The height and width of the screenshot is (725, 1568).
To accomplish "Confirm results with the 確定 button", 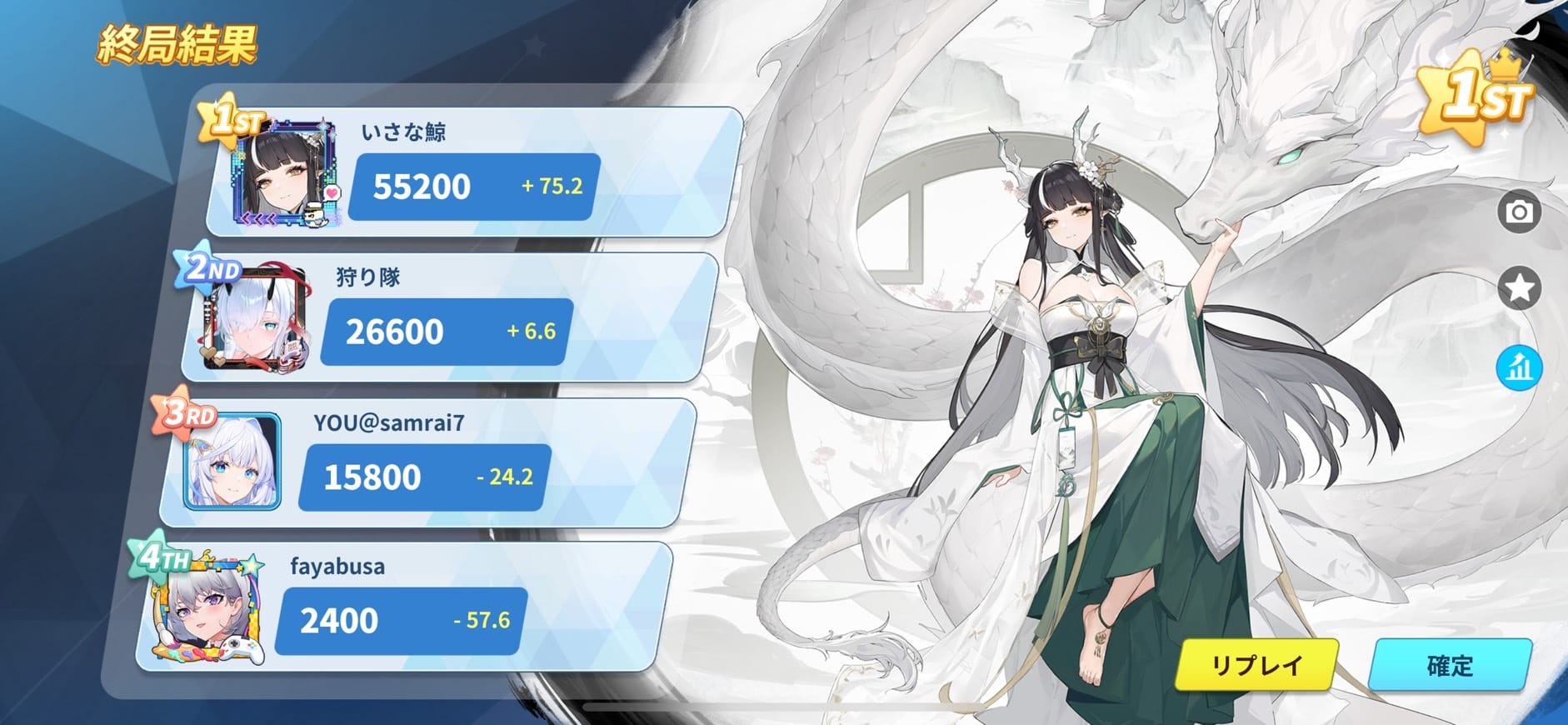I will tap(1450, 665).
